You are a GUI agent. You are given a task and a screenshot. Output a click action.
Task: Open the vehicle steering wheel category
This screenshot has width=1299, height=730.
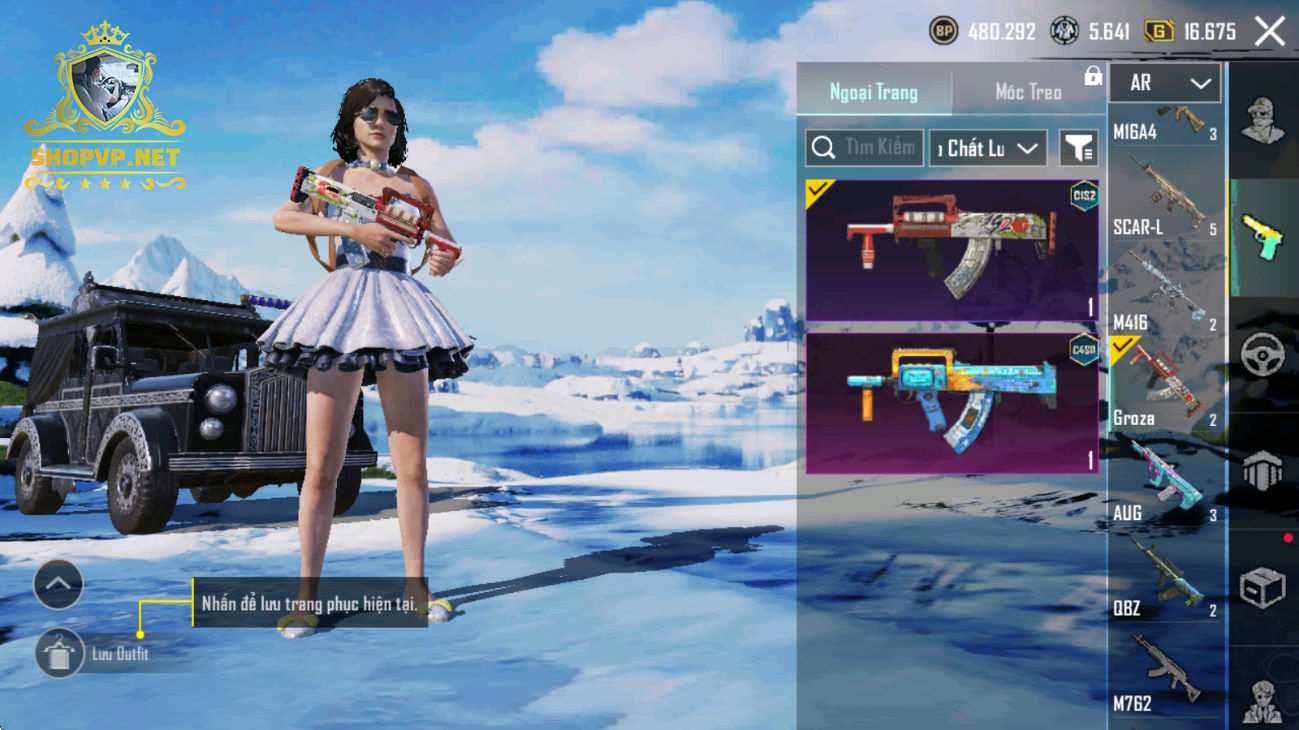[x=1263, y=355]
